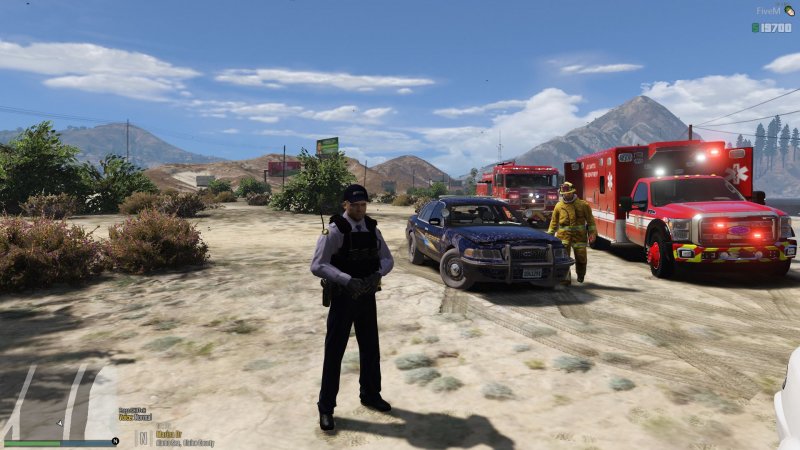800x450 pixels.
Task: Click the player arrow on the minimap
Action: (60, 423)
